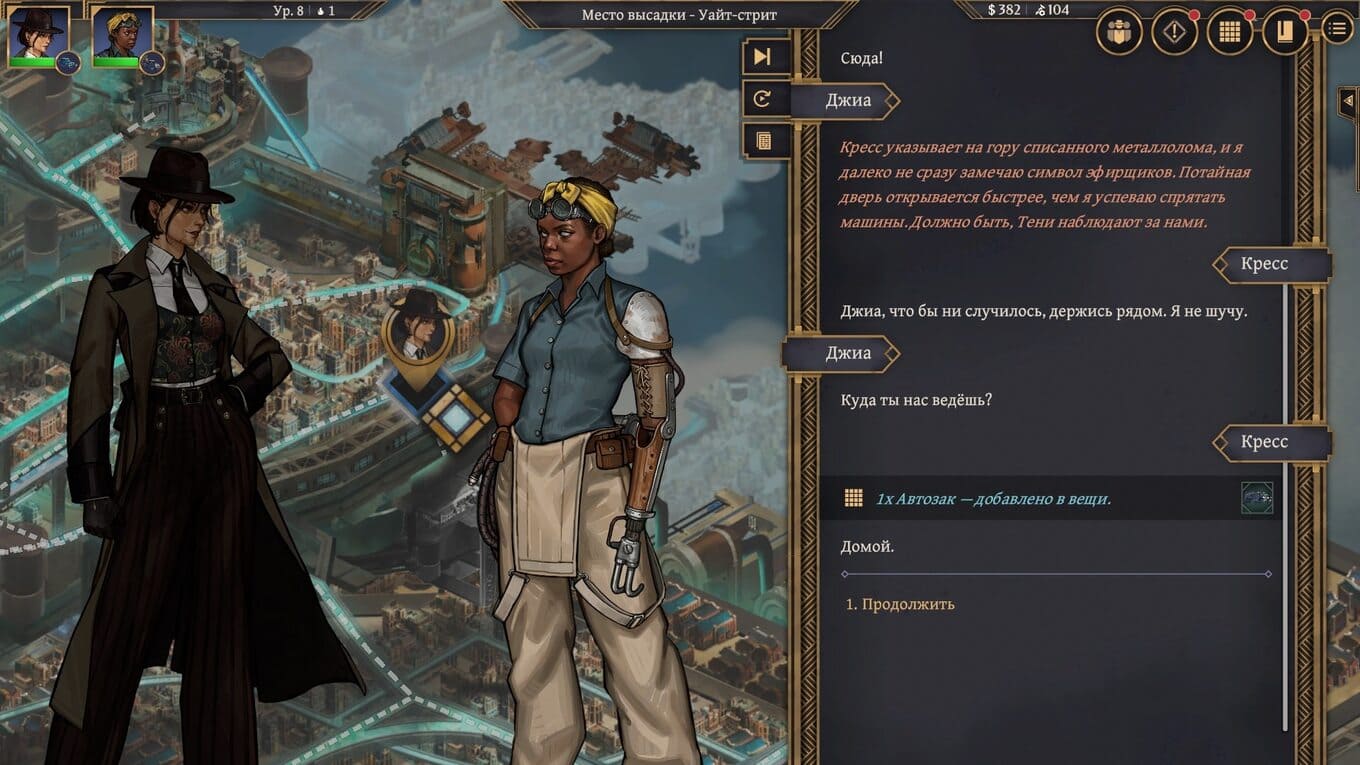Choose the "Продолжить" dialogue option
This screenshot has height=765, width=1360.
pos(908,604)
